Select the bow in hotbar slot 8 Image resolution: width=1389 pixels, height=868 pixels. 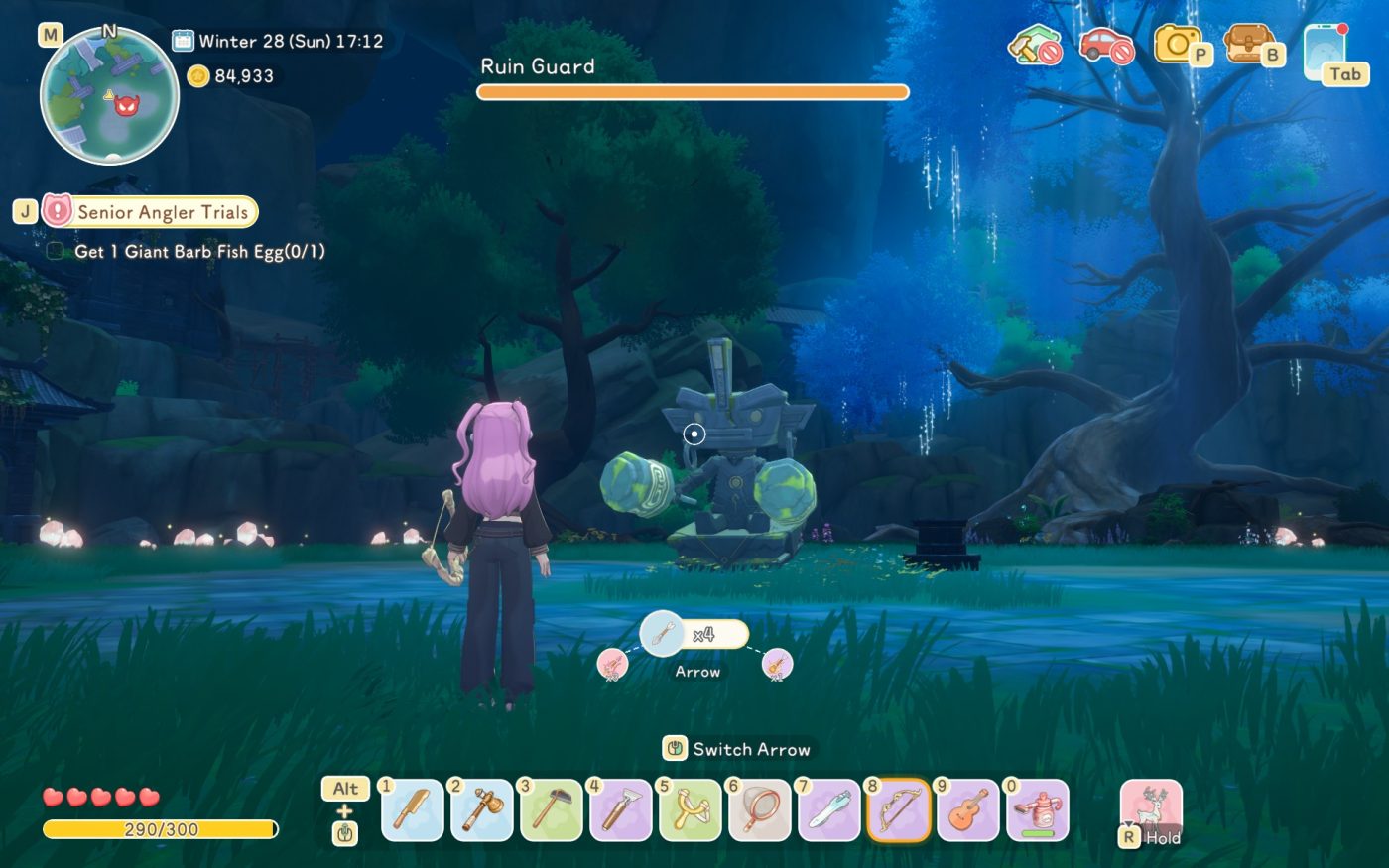click(x=898, y=811)
